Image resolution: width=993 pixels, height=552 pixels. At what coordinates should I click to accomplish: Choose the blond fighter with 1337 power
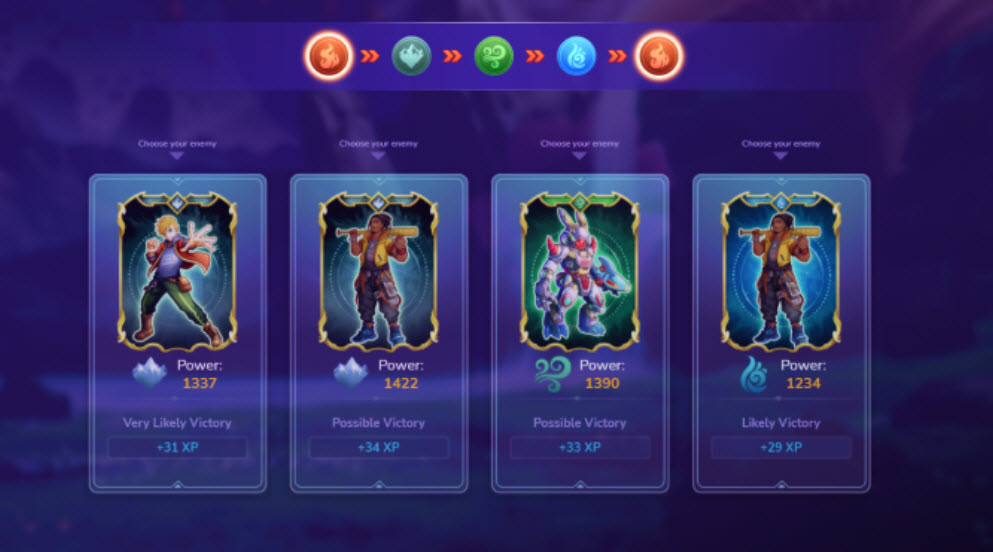178,272
